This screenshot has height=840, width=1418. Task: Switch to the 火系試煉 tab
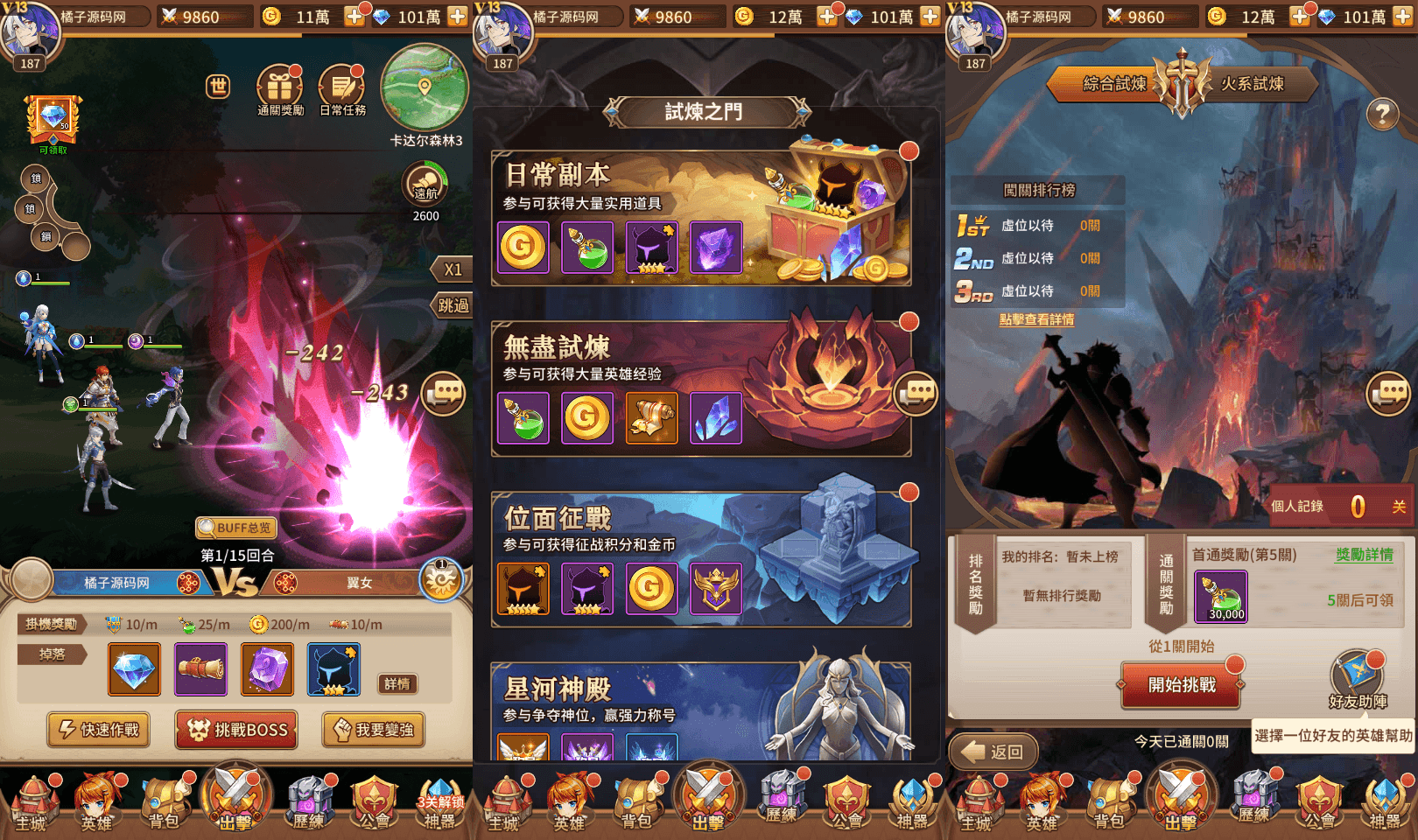click(1253, 84)
